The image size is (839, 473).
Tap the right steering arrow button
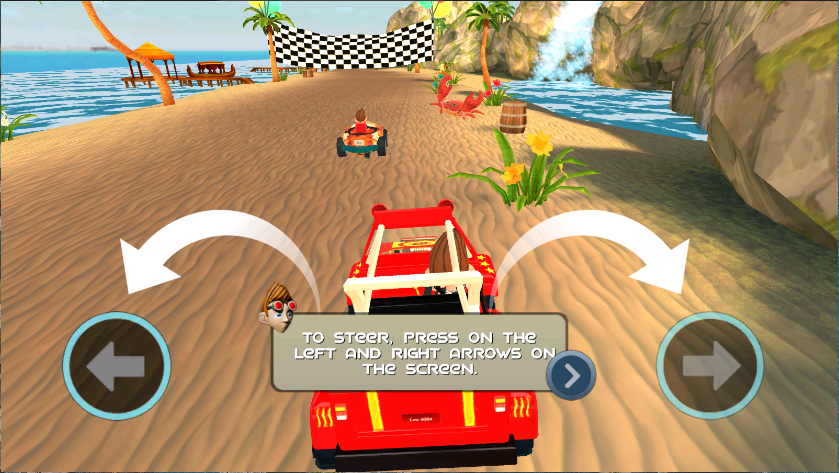coord(710,369)
